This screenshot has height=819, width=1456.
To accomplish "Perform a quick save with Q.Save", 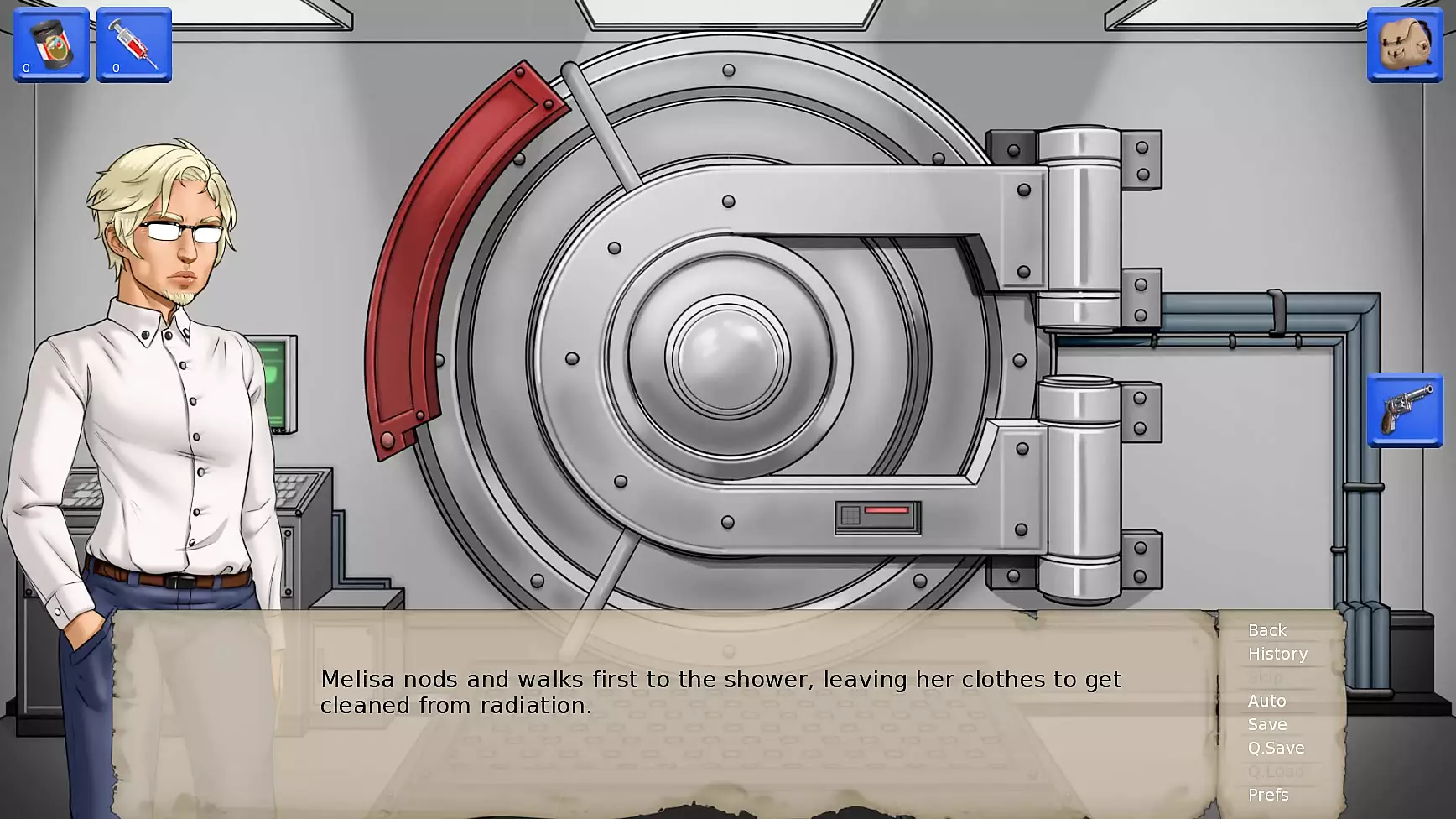I will tap(1276, 748).
